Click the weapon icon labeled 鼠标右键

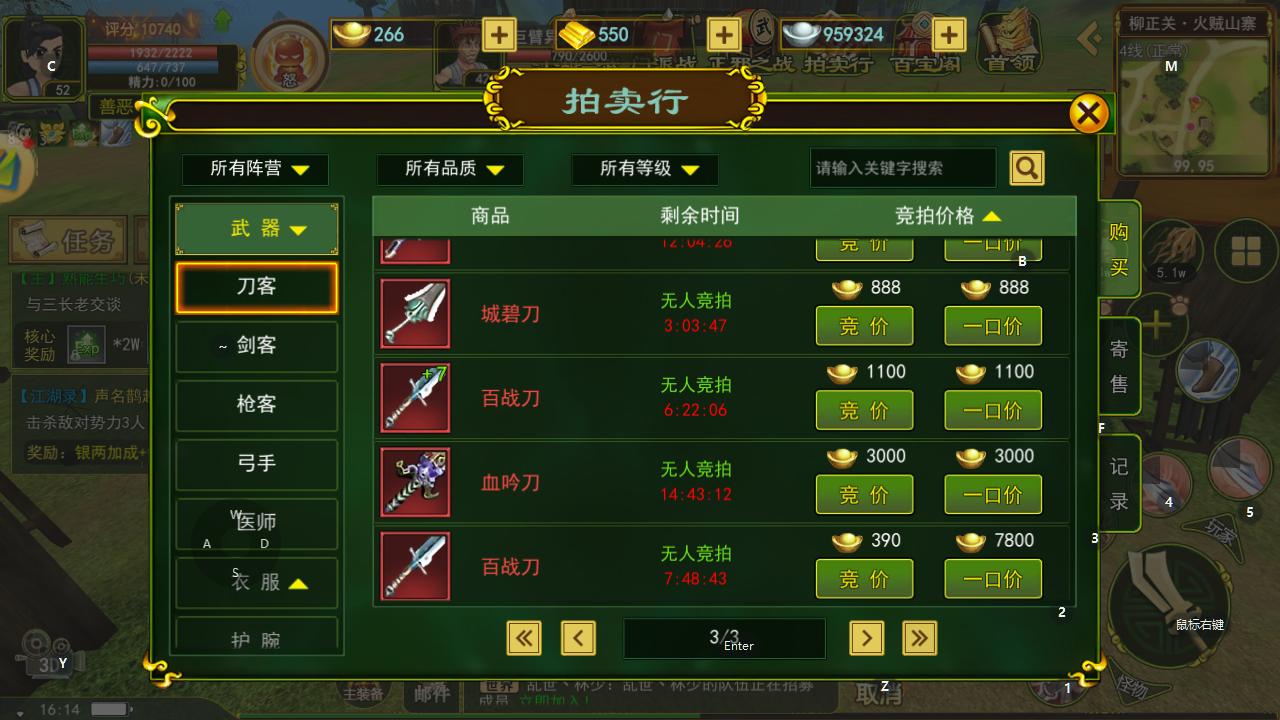click(x=1170, y=603)
